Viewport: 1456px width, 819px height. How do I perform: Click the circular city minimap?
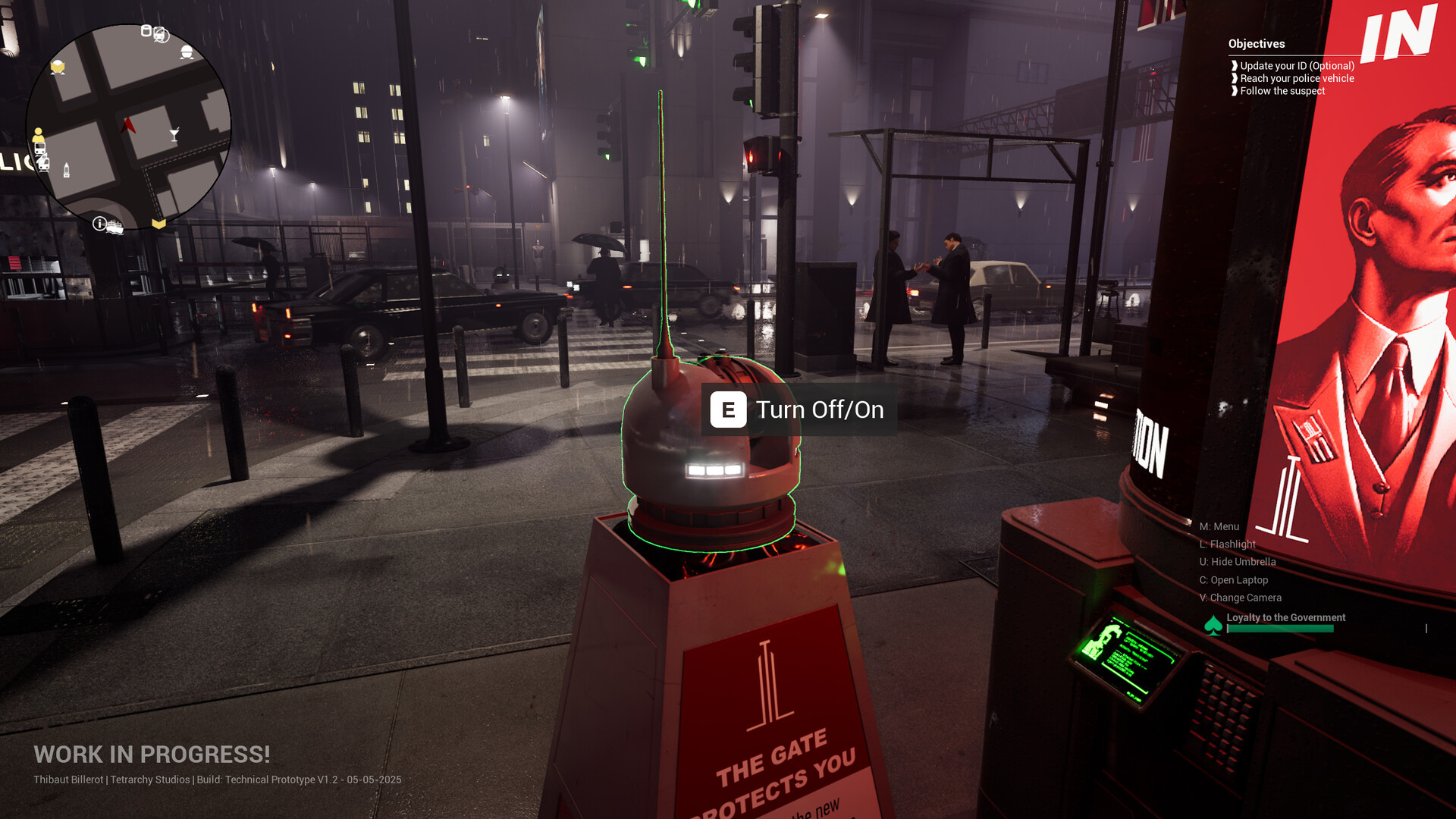(x=128, y=127)
